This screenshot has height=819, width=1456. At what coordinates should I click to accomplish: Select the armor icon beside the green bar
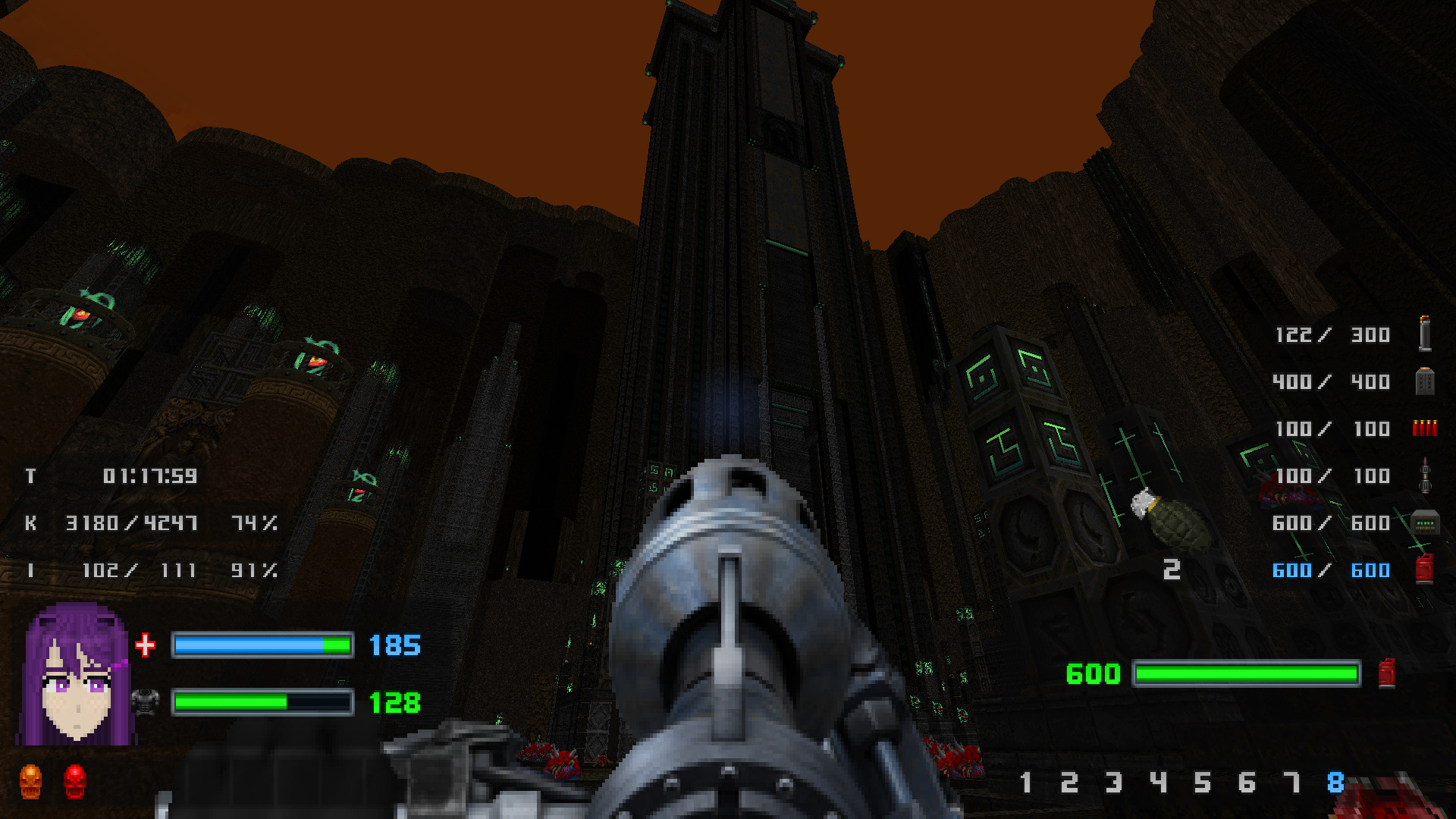coord(145,701)
